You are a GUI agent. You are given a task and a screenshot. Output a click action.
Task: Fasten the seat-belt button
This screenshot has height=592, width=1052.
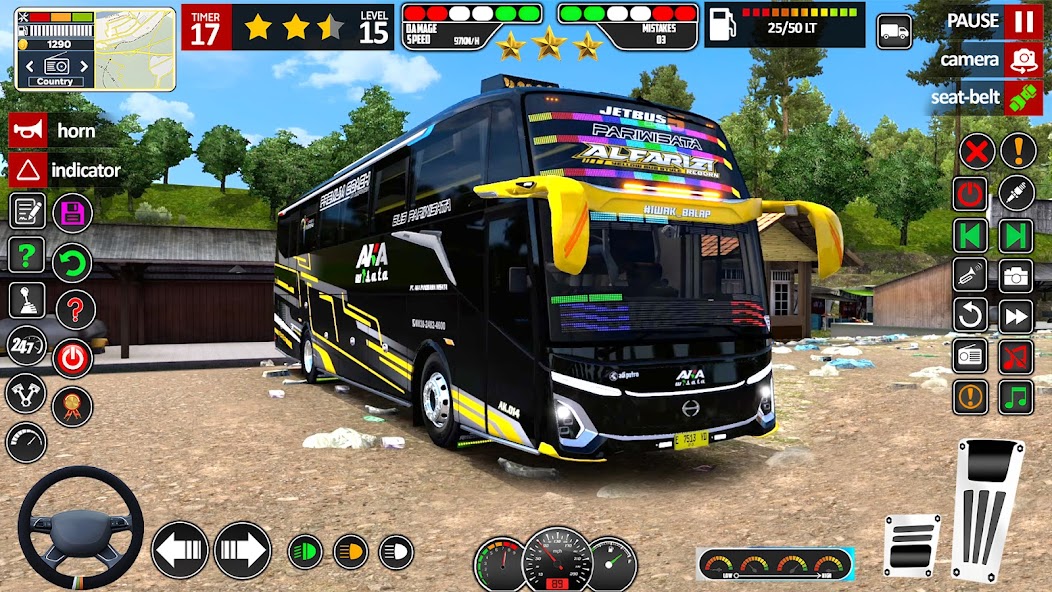click(1022, 98)
